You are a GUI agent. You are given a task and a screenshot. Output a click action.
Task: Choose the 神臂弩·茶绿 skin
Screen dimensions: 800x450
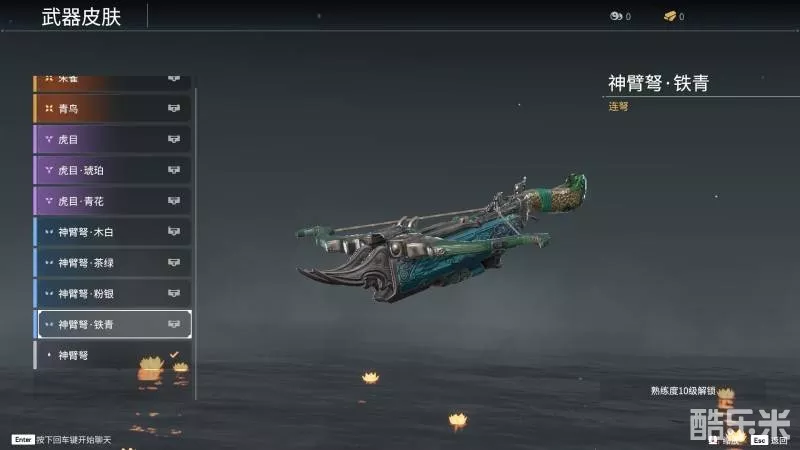(112, 263)
